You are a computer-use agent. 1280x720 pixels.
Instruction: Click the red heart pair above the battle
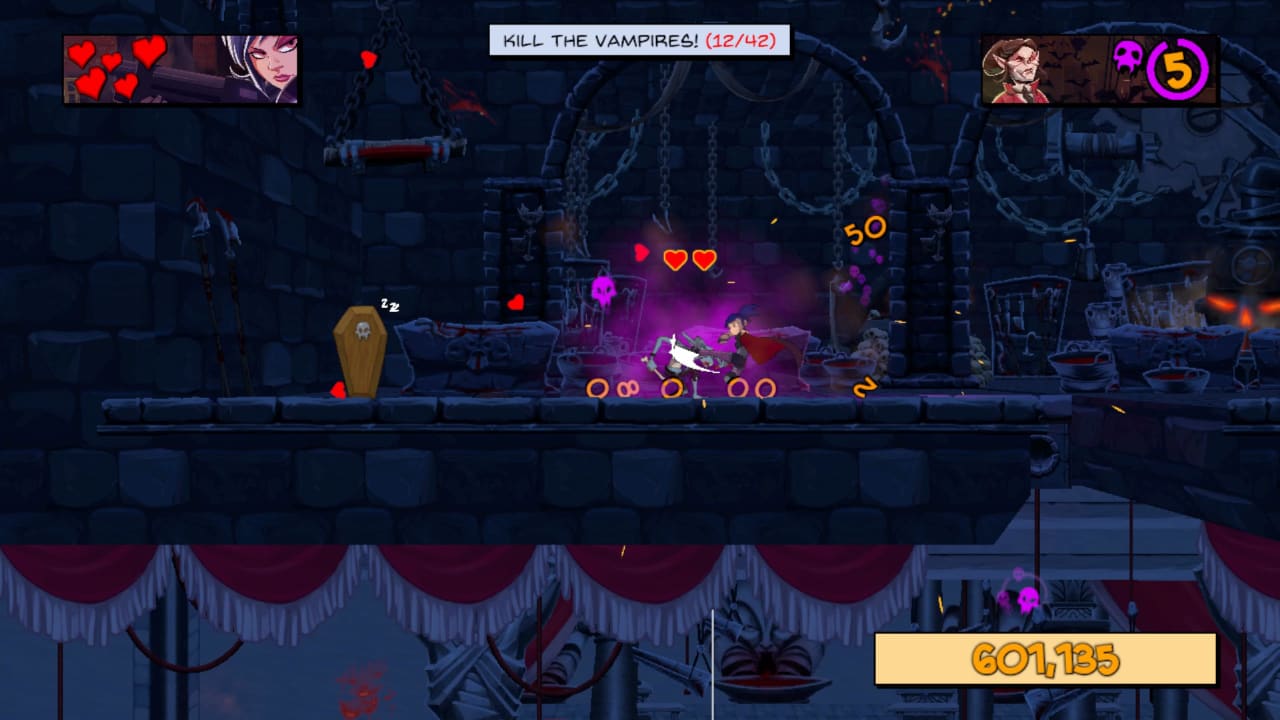point(688,258)
